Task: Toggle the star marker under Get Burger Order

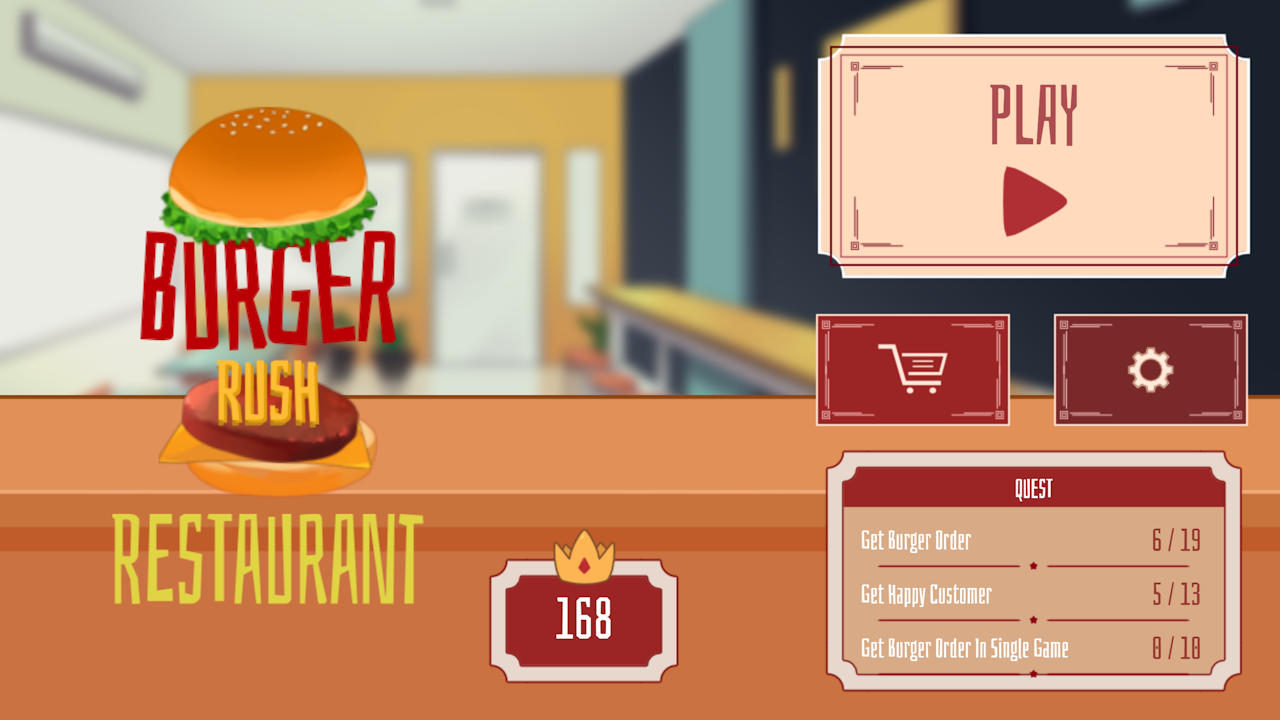Action: 1033,564
